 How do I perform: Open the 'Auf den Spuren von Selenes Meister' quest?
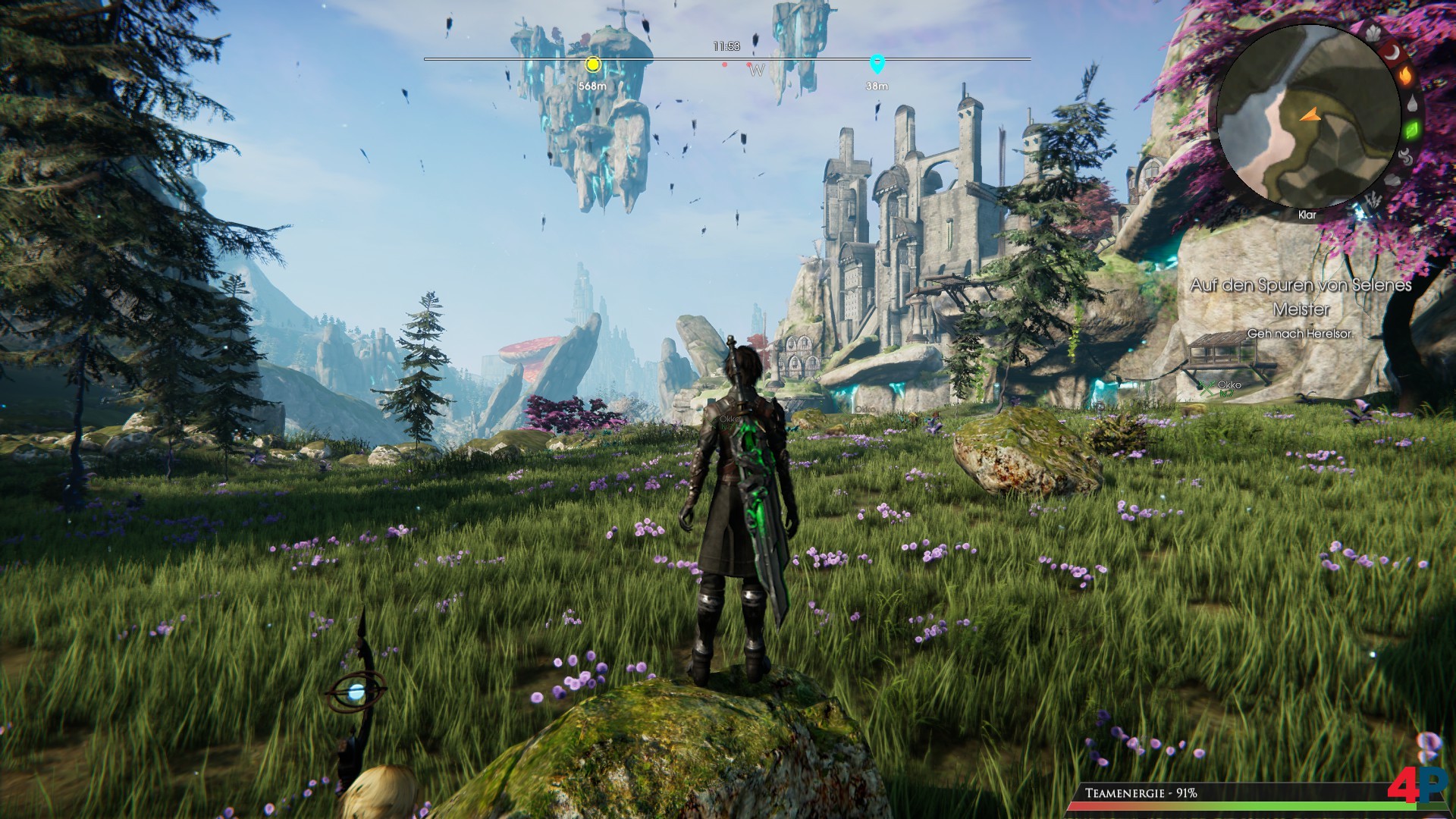pos(1300,297)
